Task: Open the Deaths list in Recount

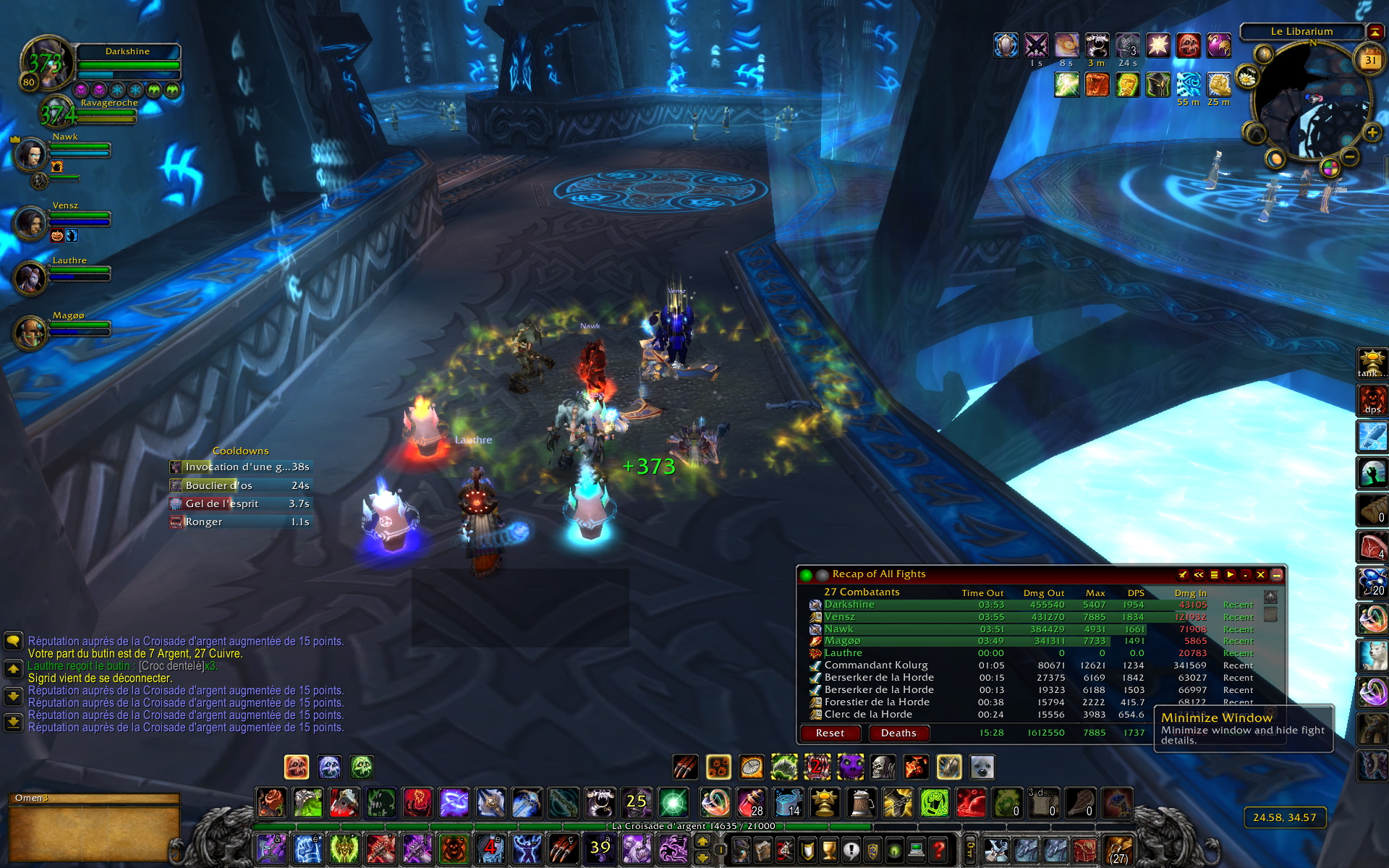Action: [x=898, y=733]
